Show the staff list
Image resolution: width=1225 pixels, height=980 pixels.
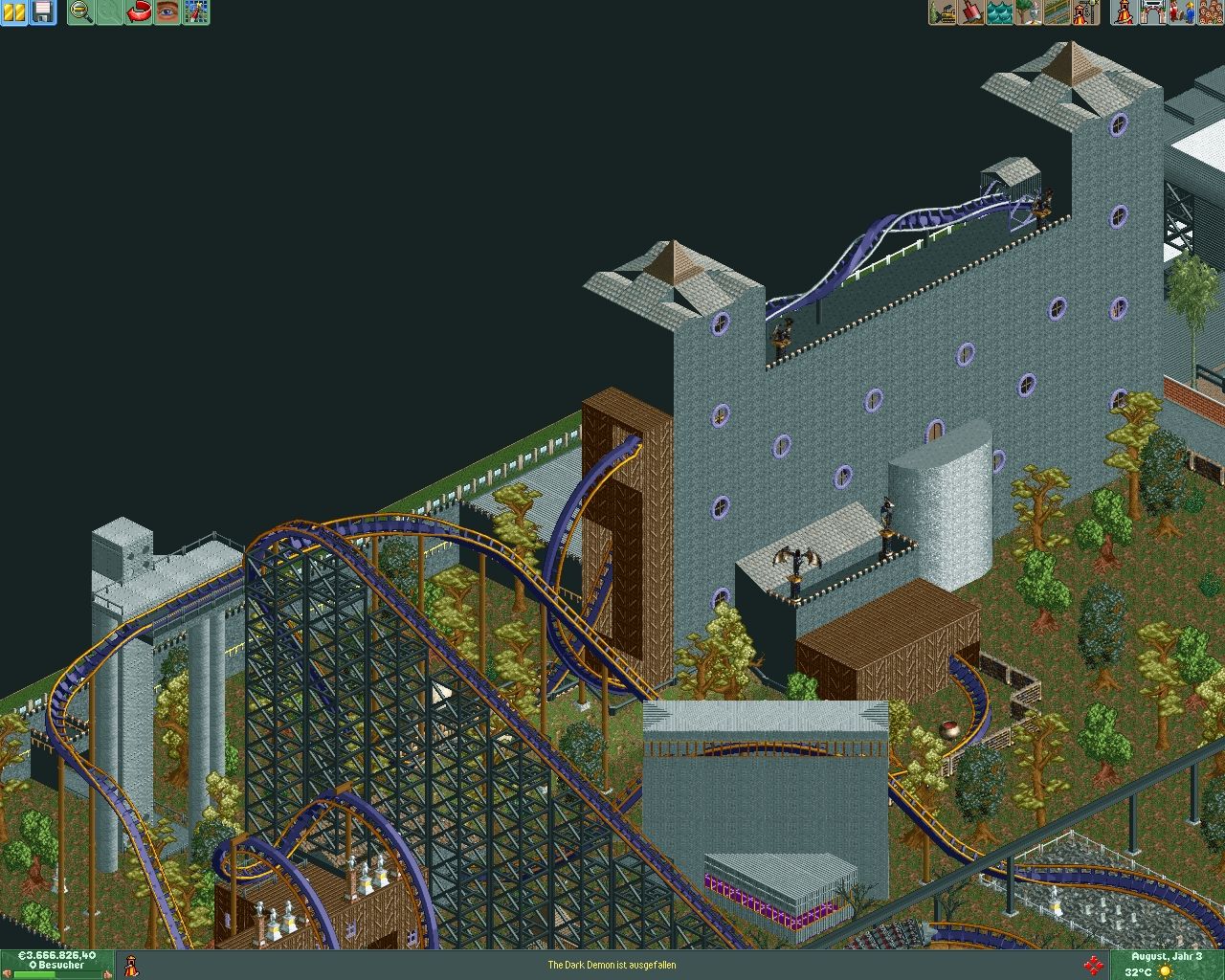tap(1182, 12)
